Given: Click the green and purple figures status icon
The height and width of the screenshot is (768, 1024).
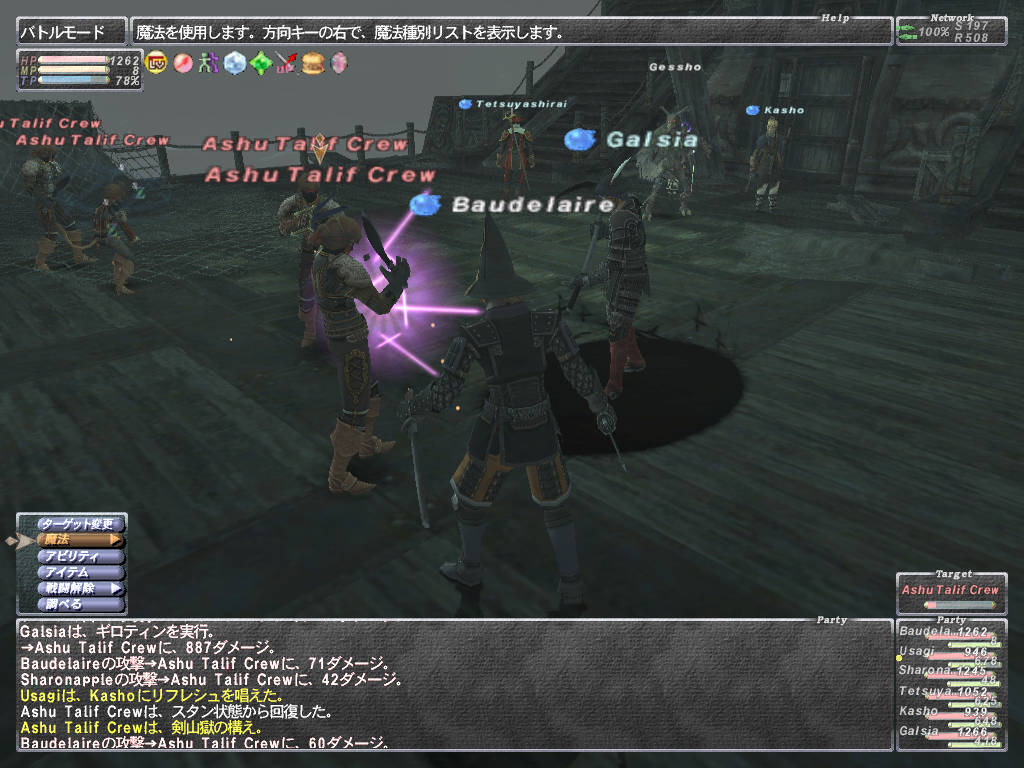Looking at the screenshot, I should pos(208,63).
